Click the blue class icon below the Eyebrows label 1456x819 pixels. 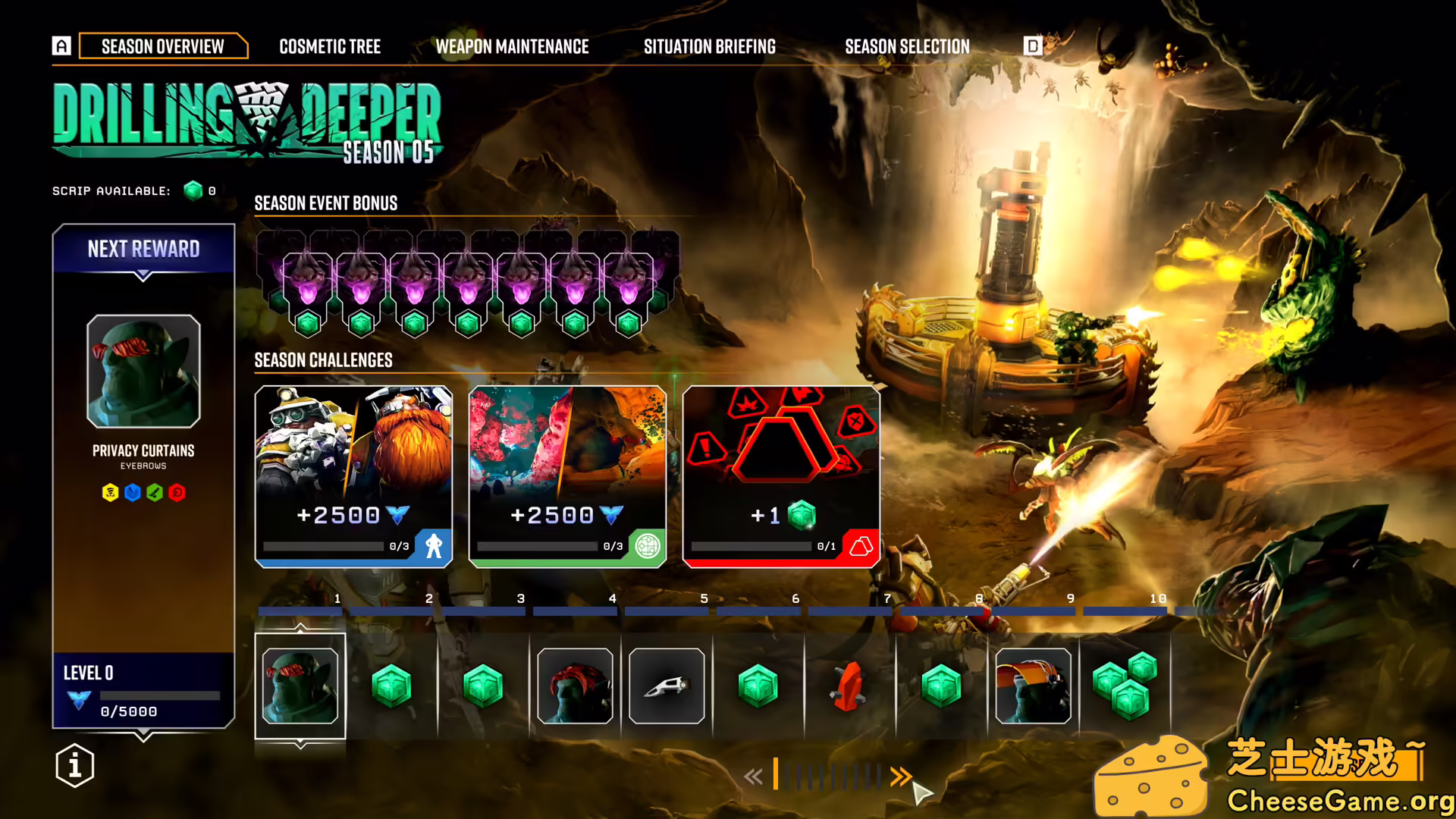pos(133,492)
